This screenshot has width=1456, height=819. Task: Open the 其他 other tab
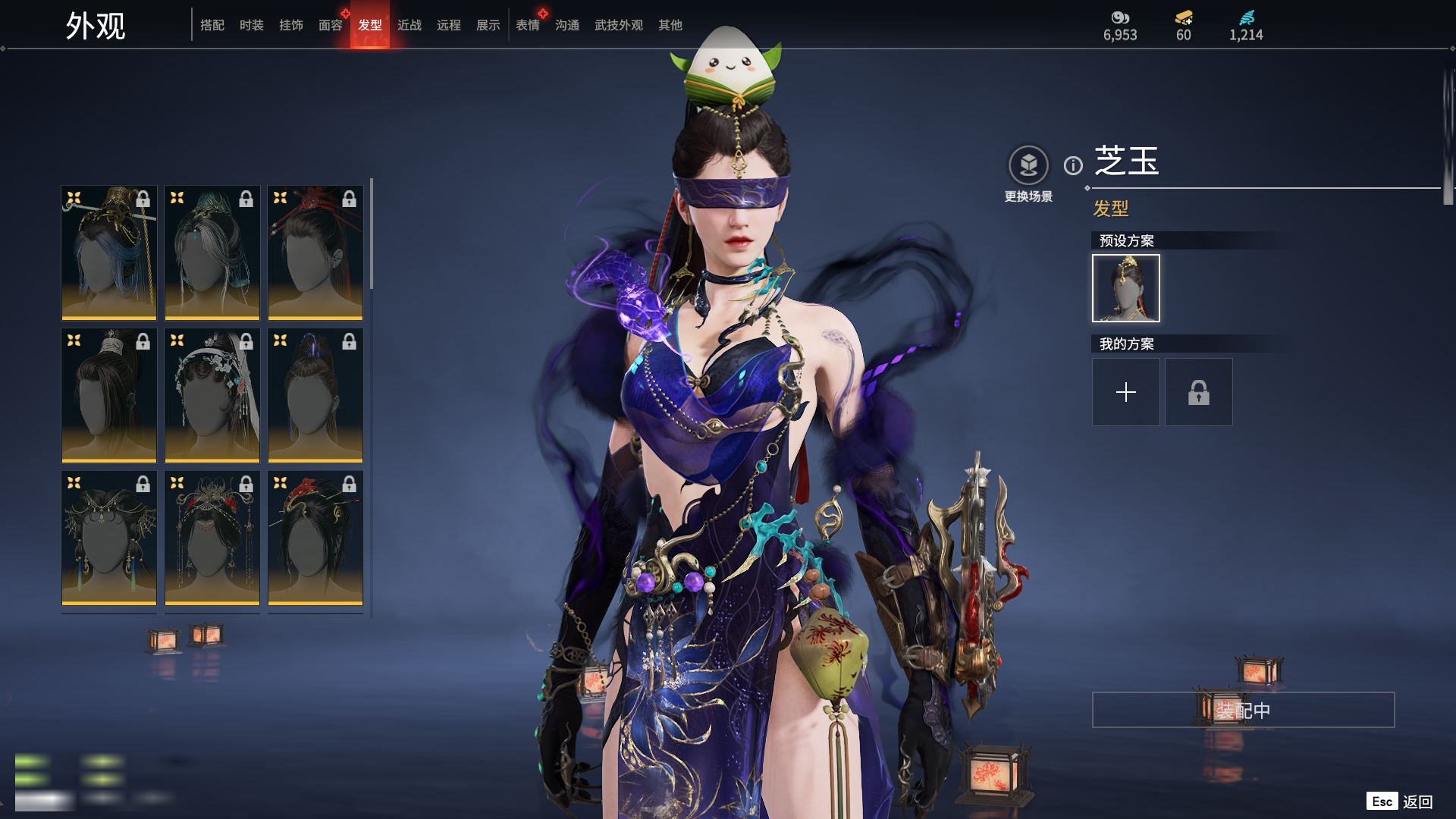[x=670, y=25]
